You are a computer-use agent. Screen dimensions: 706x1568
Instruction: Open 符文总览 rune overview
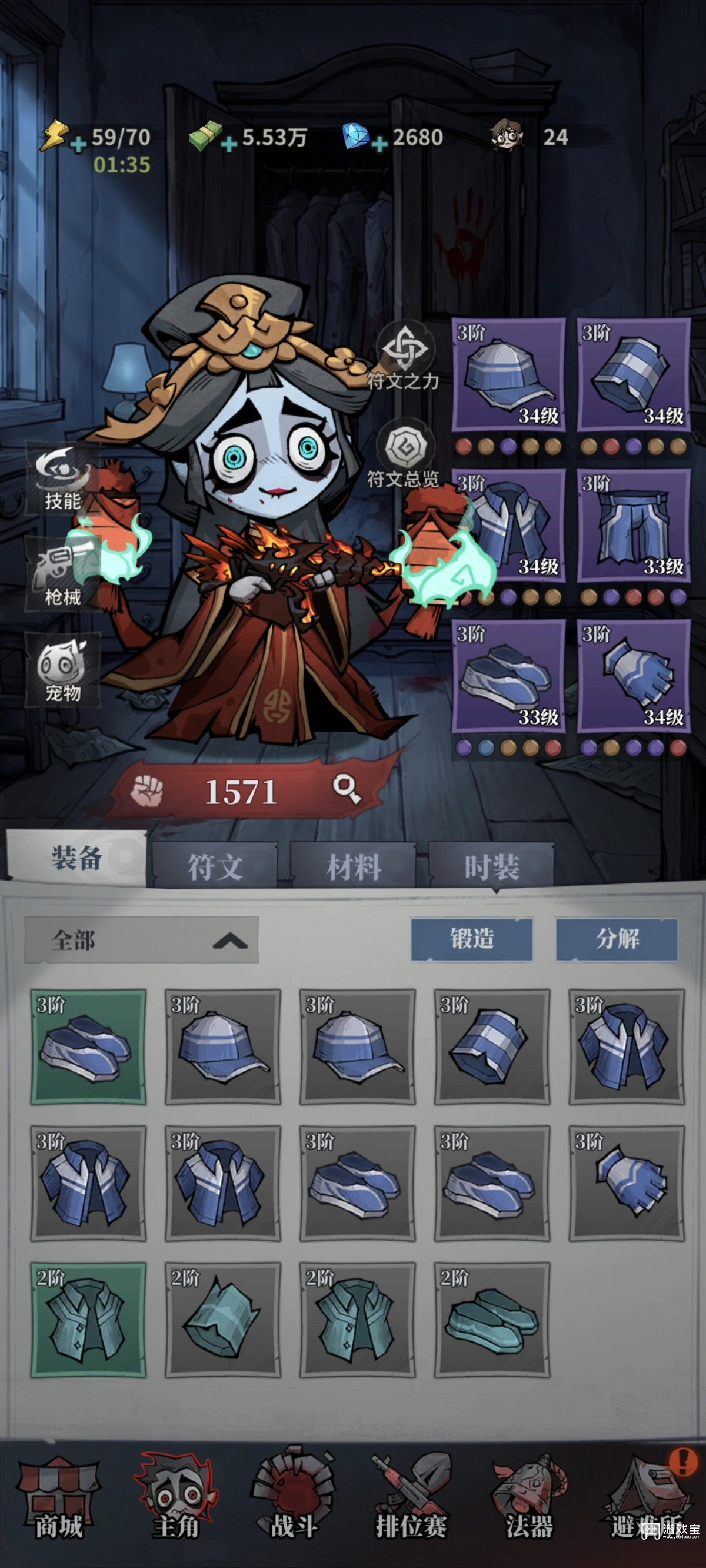click(403, 454)
